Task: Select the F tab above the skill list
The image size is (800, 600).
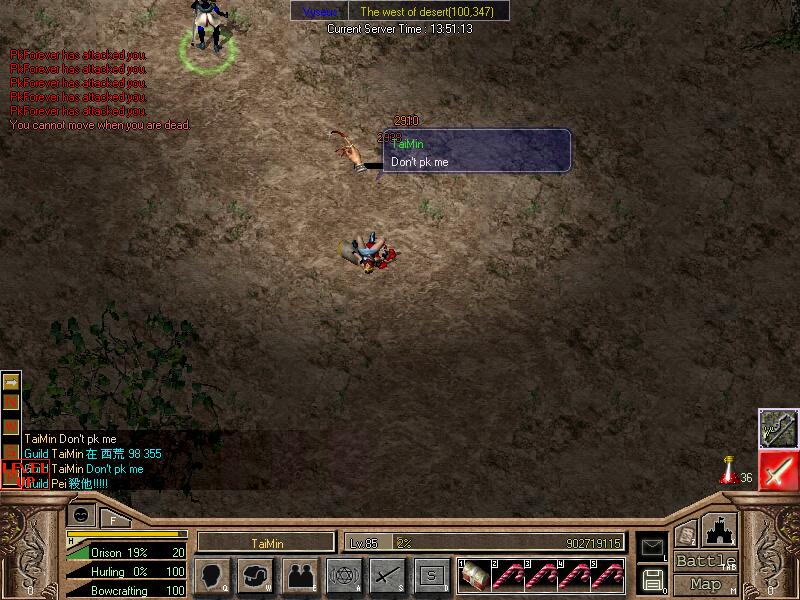Action: click(x=113, y=518)
